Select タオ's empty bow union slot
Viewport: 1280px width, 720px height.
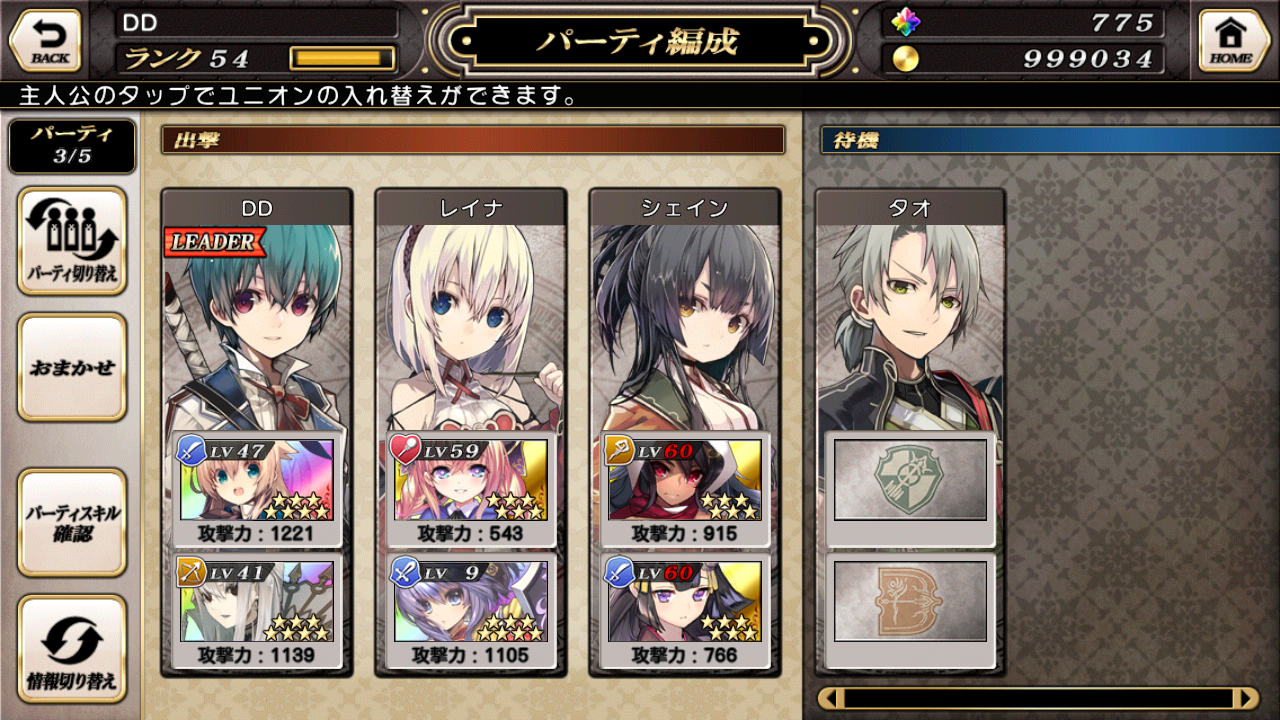point(910,602)
